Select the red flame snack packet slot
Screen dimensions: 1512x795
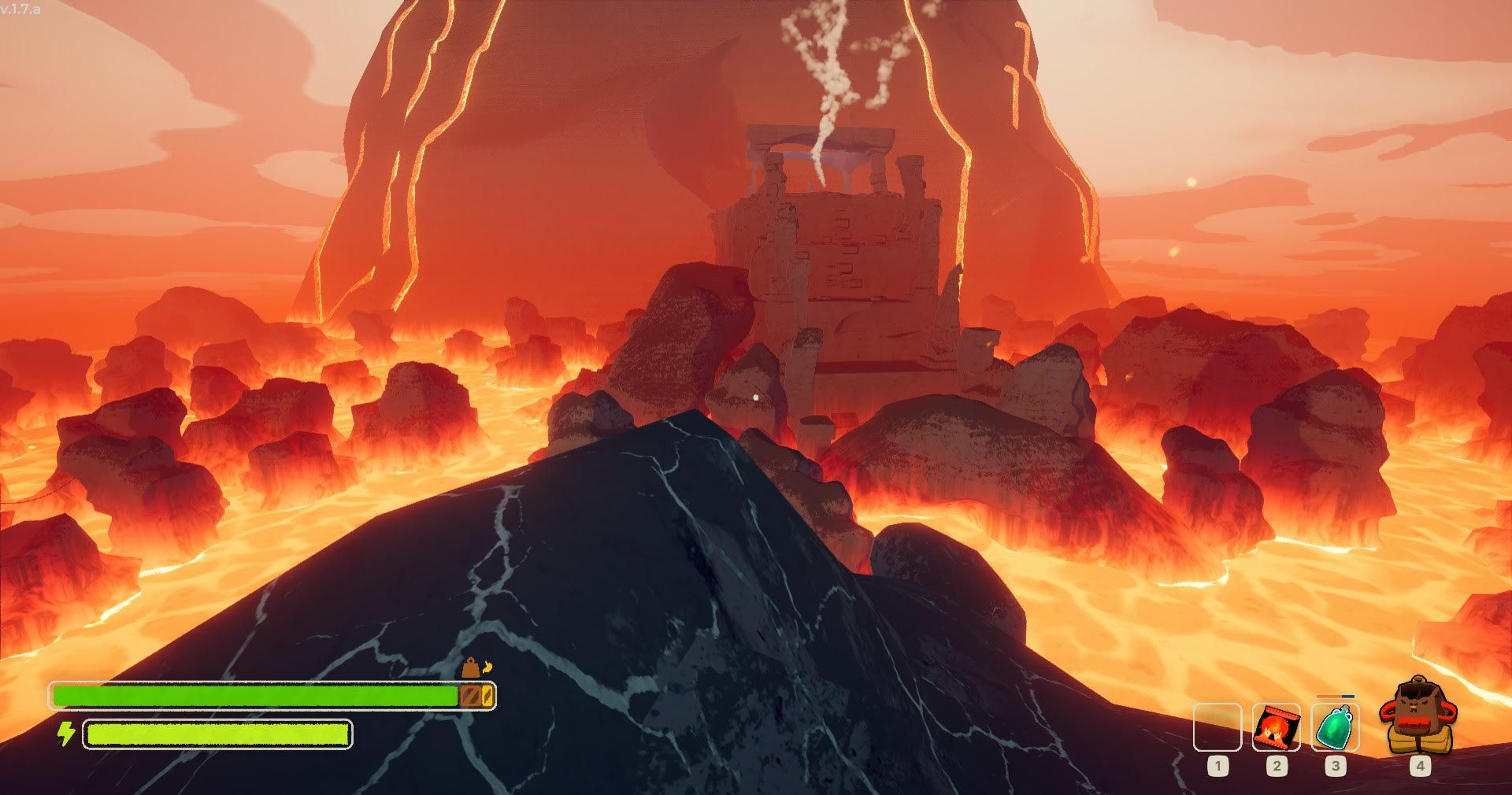pyautogui.click(x=1276, y=728)
